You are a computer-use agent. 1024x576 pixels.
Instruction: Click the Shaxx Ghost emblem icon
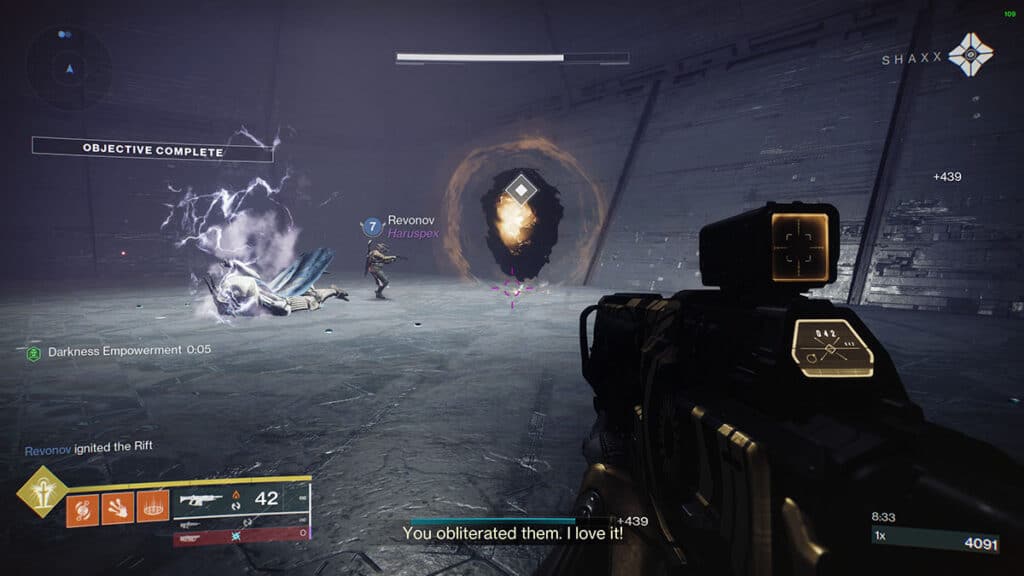(x=970, y=55)
